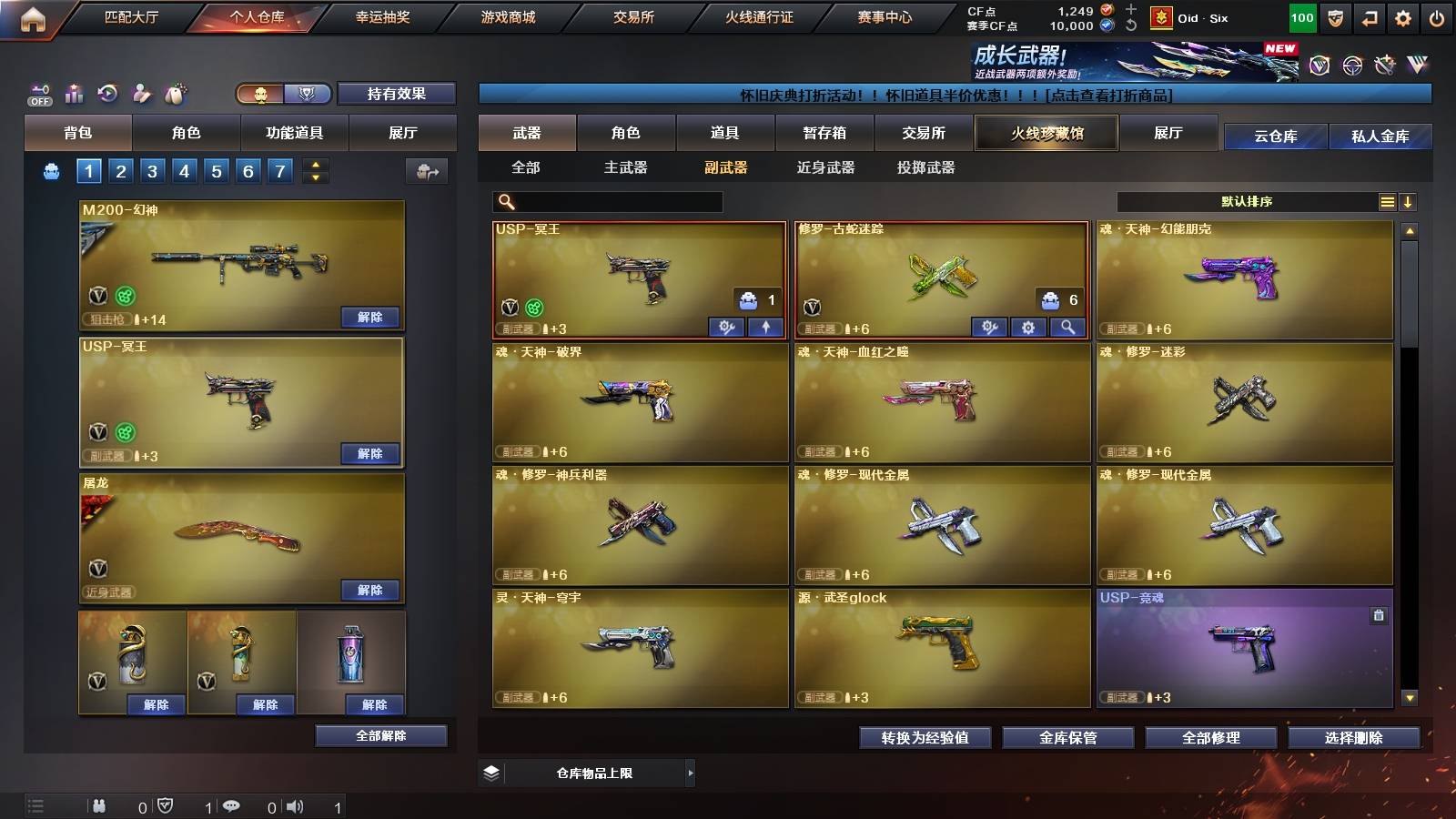This screenshot has width=1456, height=819.
Task: Toggle the list view icon beside 默认排序
Action: pos(1387,201)
